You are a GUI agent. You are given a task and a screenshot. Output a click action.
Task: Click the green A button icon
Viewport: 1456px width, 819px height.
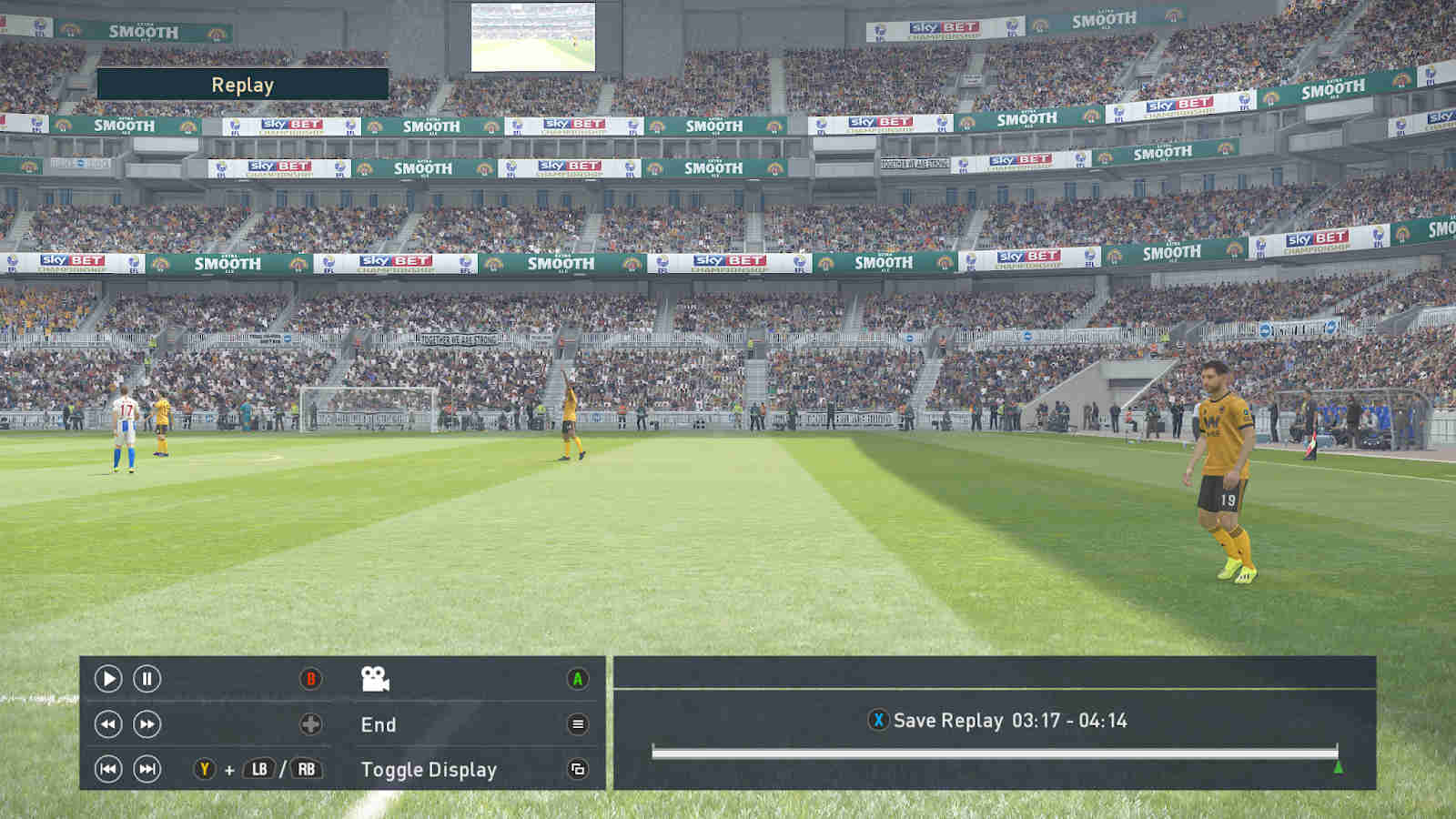tap(577, 679)
